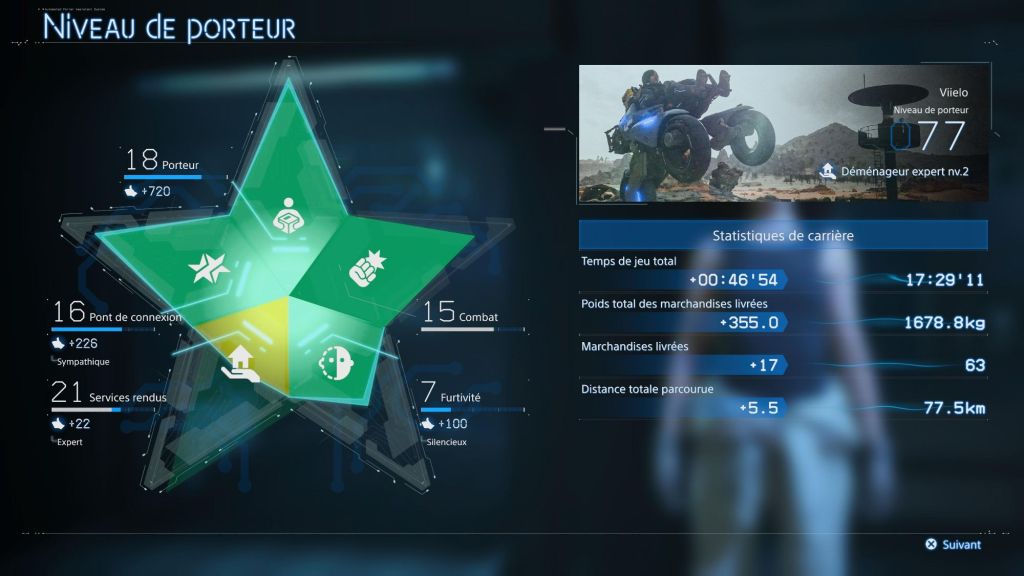Open the Viielo porter profile card

click(783, 134)
